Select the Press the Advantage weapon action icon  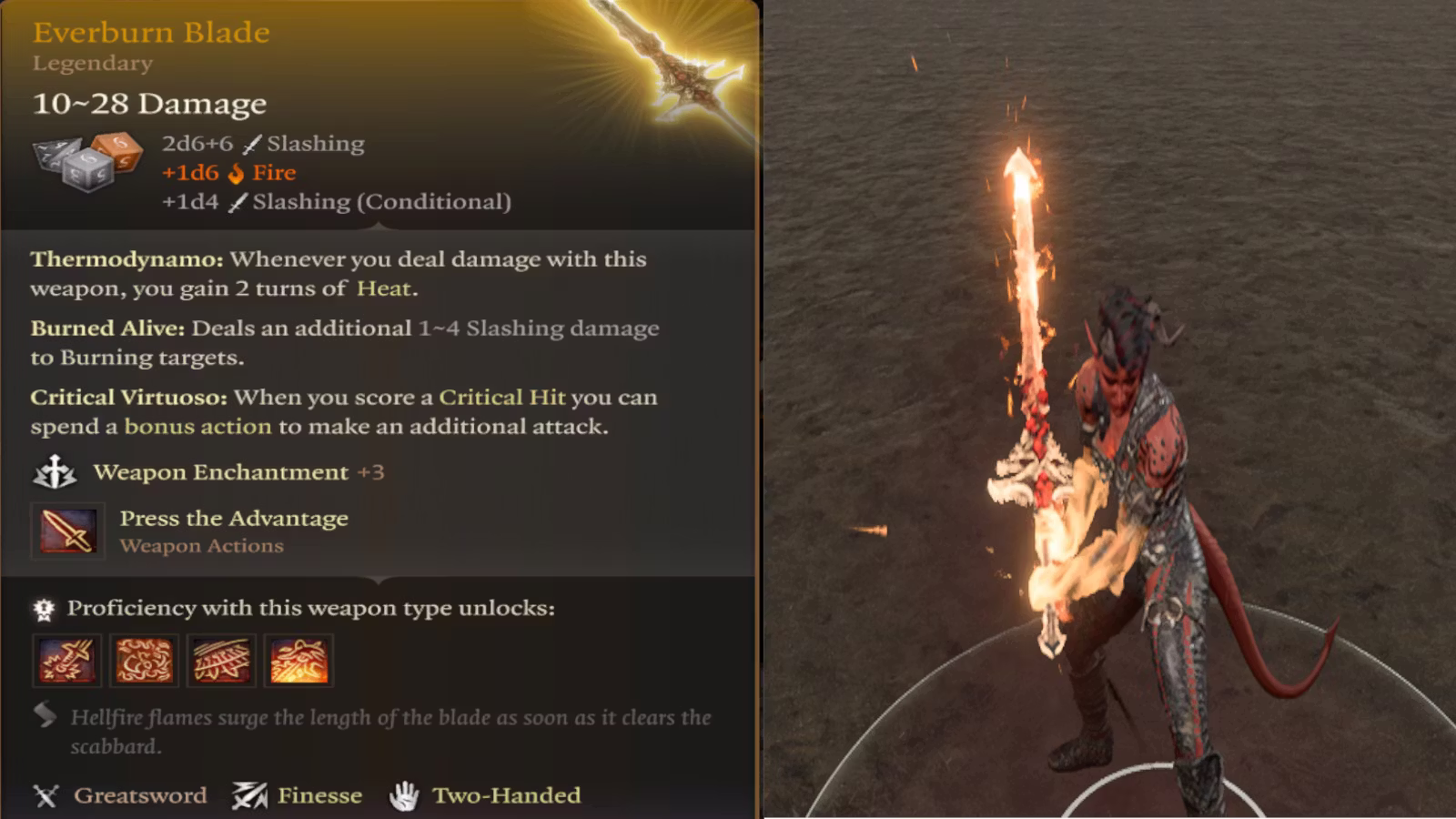[67, 531]
